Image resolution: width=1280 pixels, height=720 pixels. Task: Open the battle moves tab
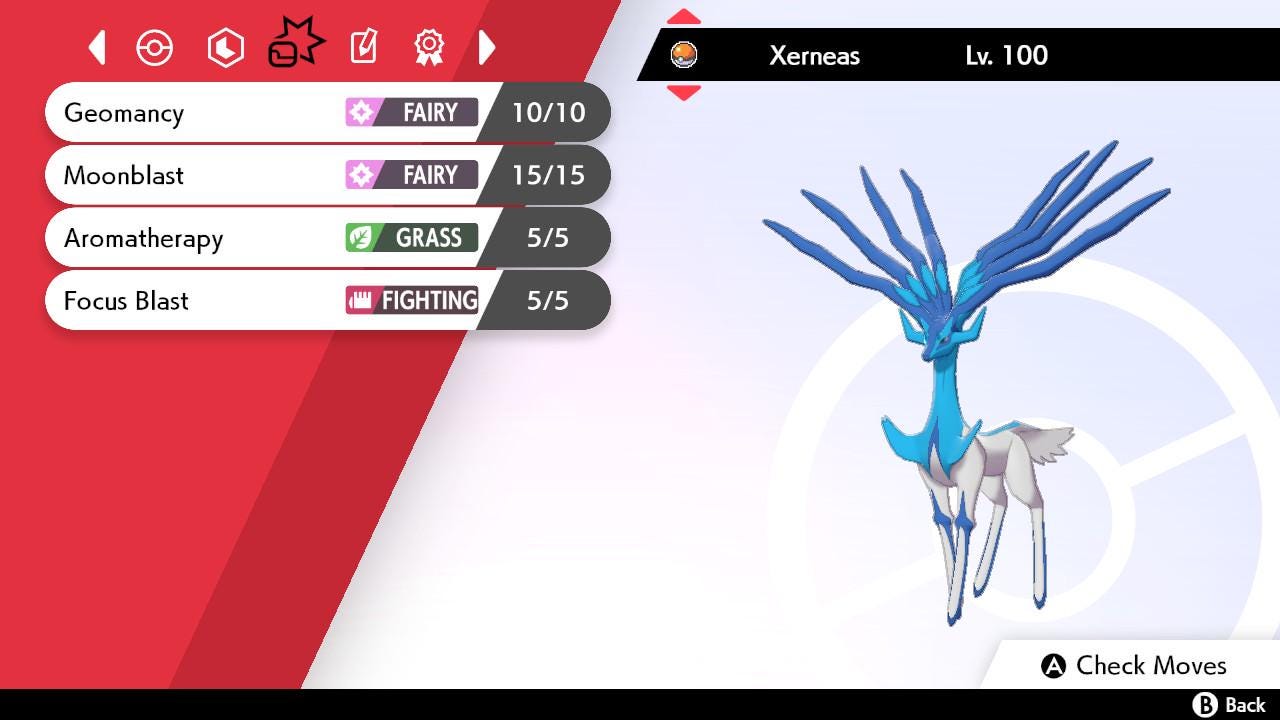coord(295,46)
